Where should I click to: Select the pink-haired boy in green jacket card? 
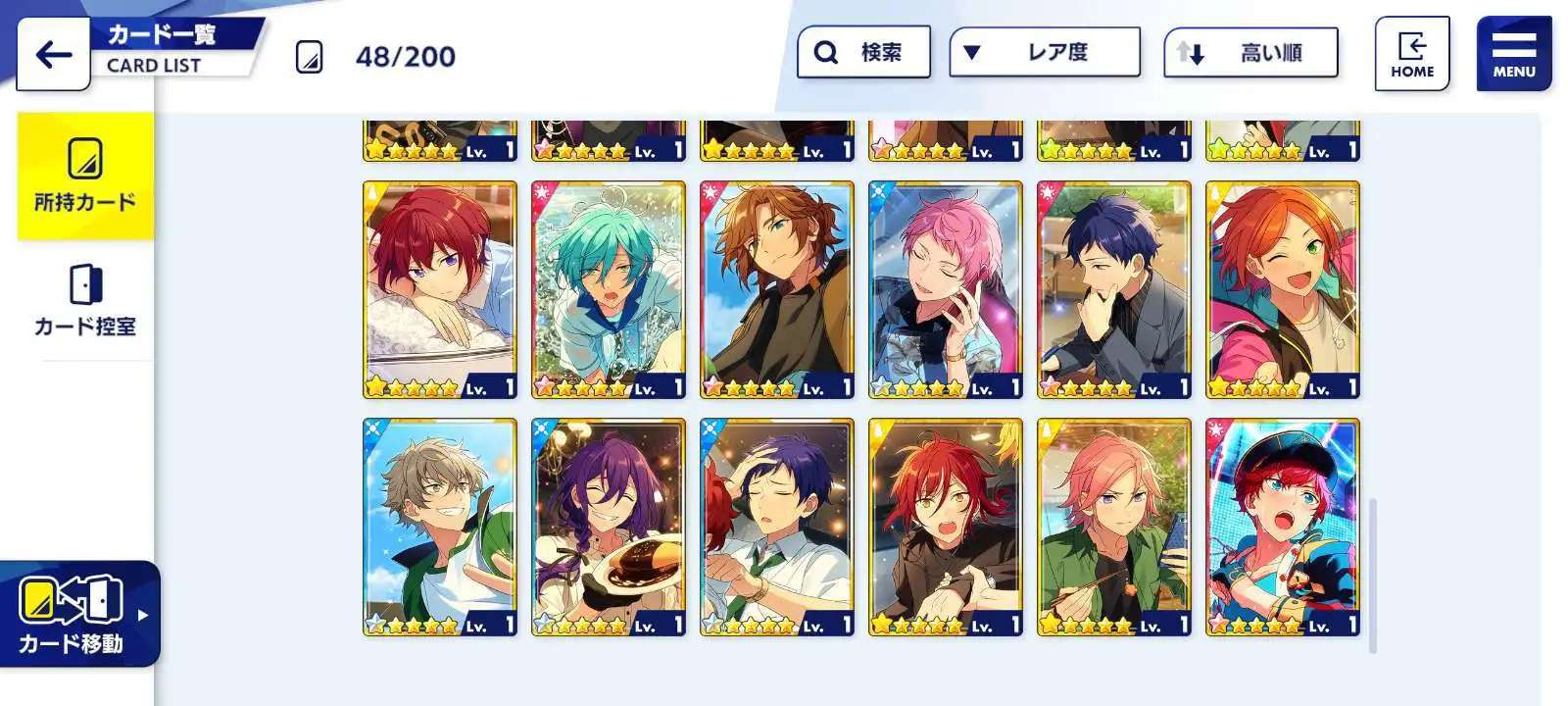[1113, 527]
